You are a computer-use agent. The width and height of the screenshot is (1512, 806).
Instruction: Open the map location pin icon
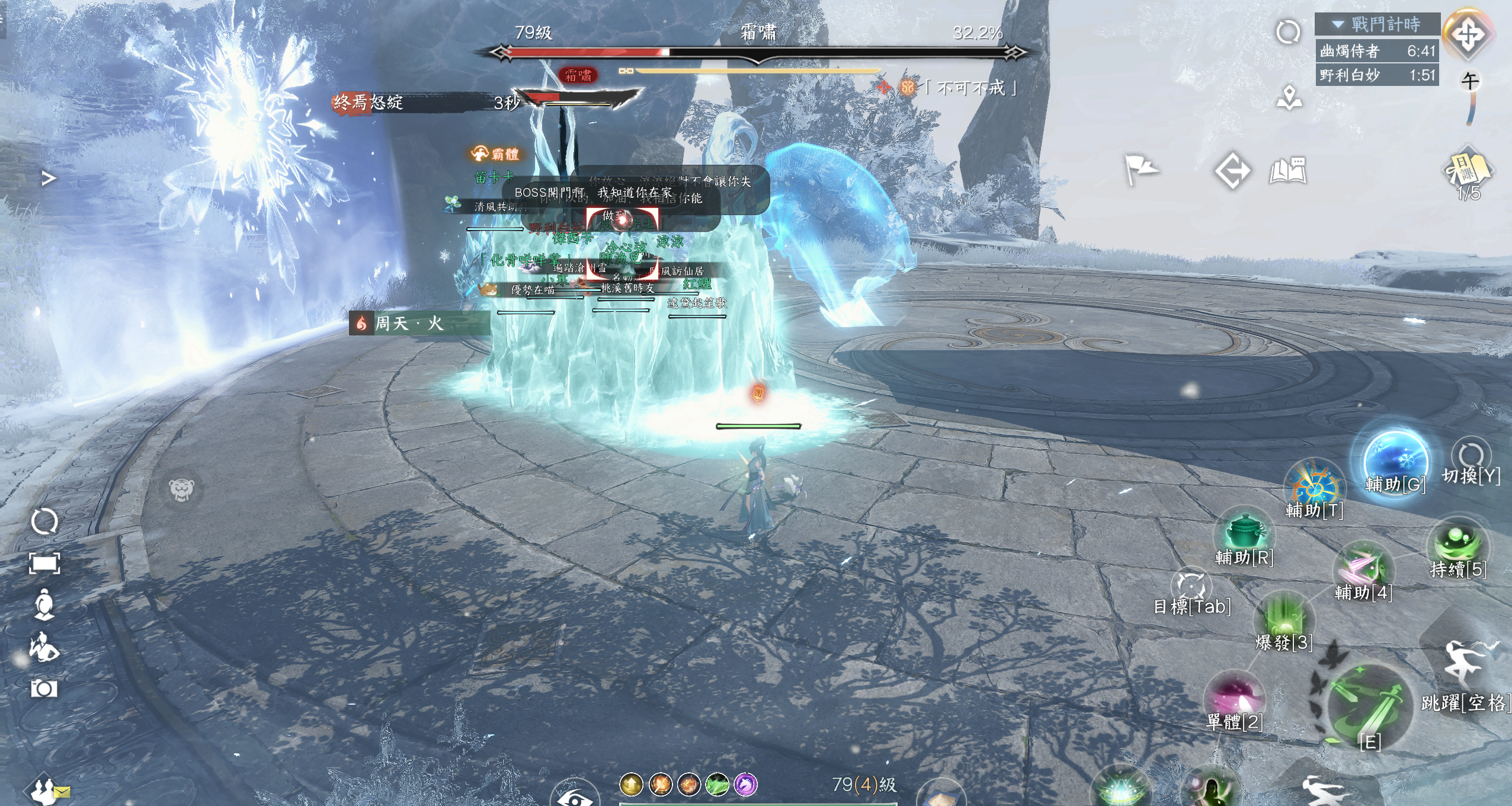click(x=1289, y=98)
